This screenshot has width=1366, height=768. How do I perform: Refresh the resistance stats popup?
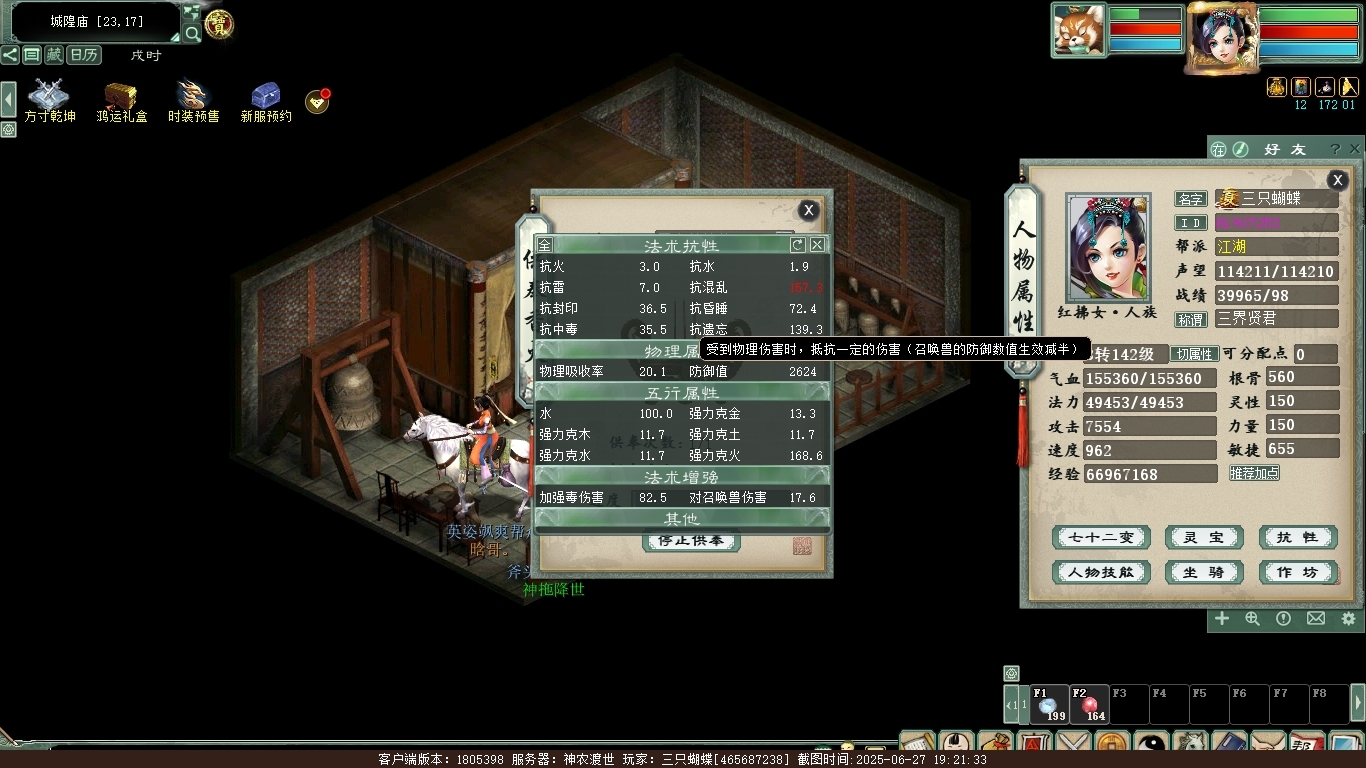coord(797,245)
